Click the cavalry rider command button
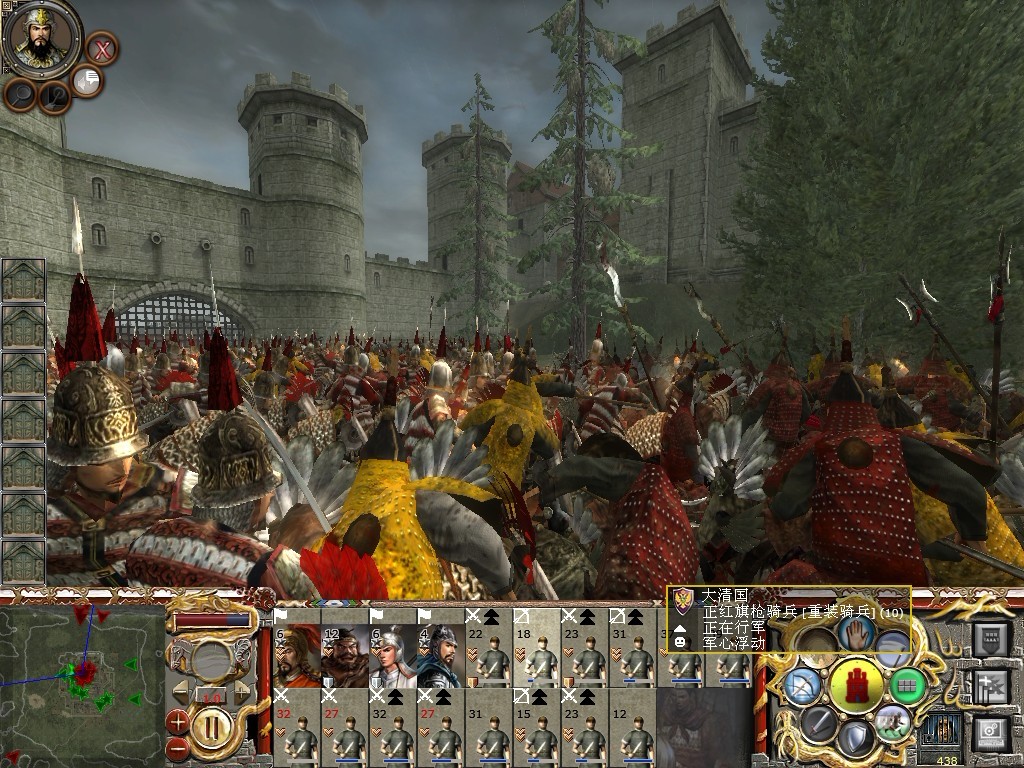The height and width of the screenshot is (768, 1024). coord(893,722)
